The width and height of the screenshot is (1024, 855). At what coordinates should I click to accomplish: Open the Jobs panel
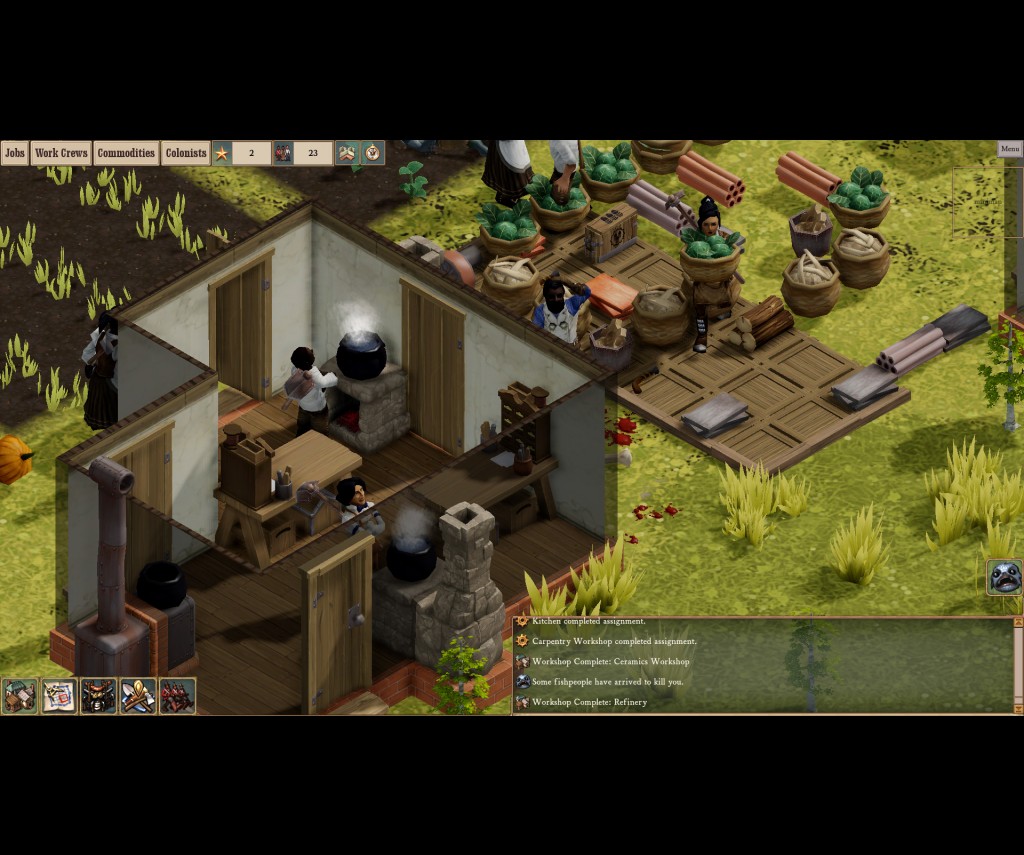pyautogui.click(x=14, y=153)
